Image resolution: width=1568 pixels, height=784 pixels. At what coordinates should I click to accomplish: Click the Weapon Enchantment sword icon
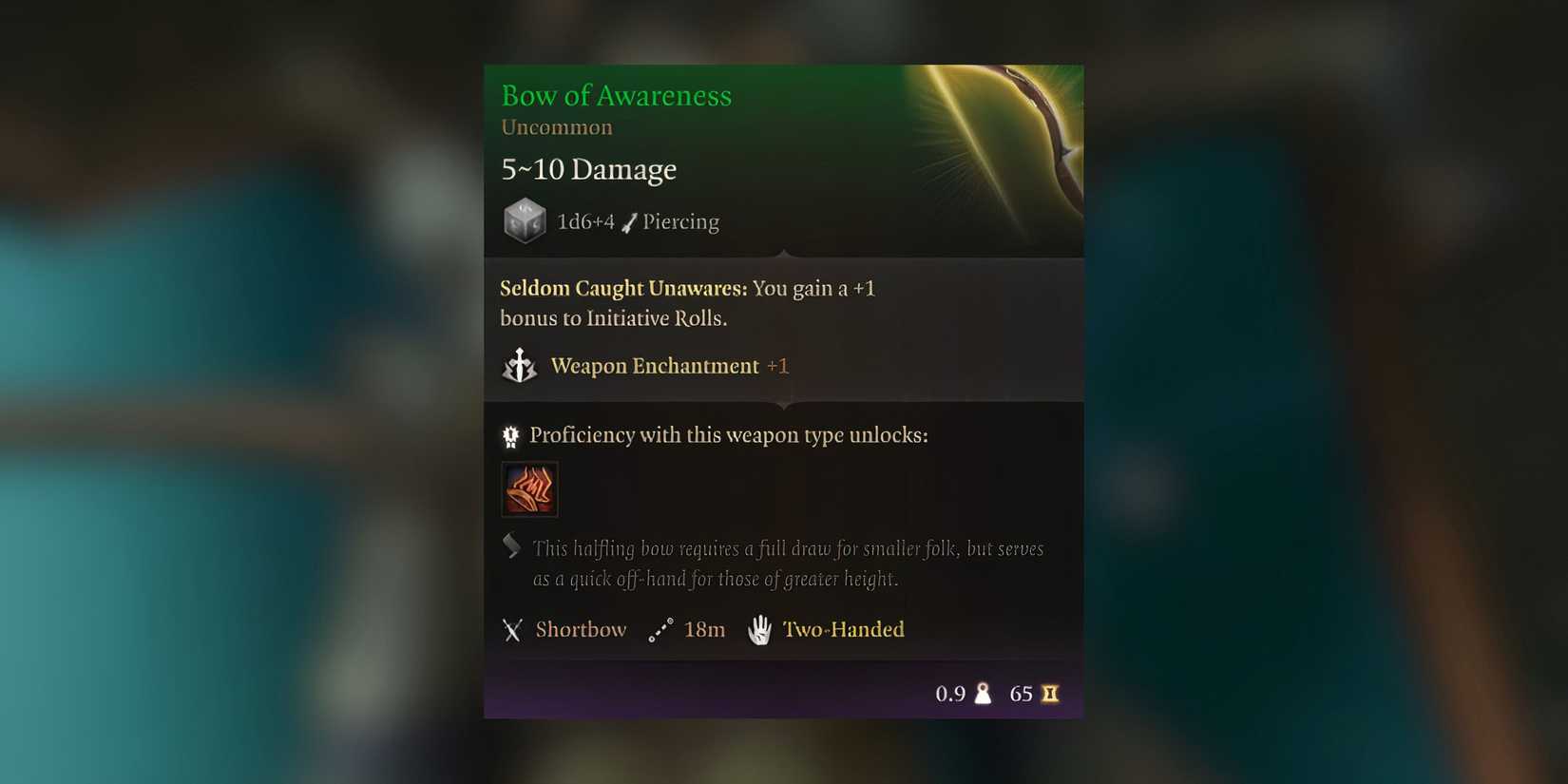click(x=519, y=365)
